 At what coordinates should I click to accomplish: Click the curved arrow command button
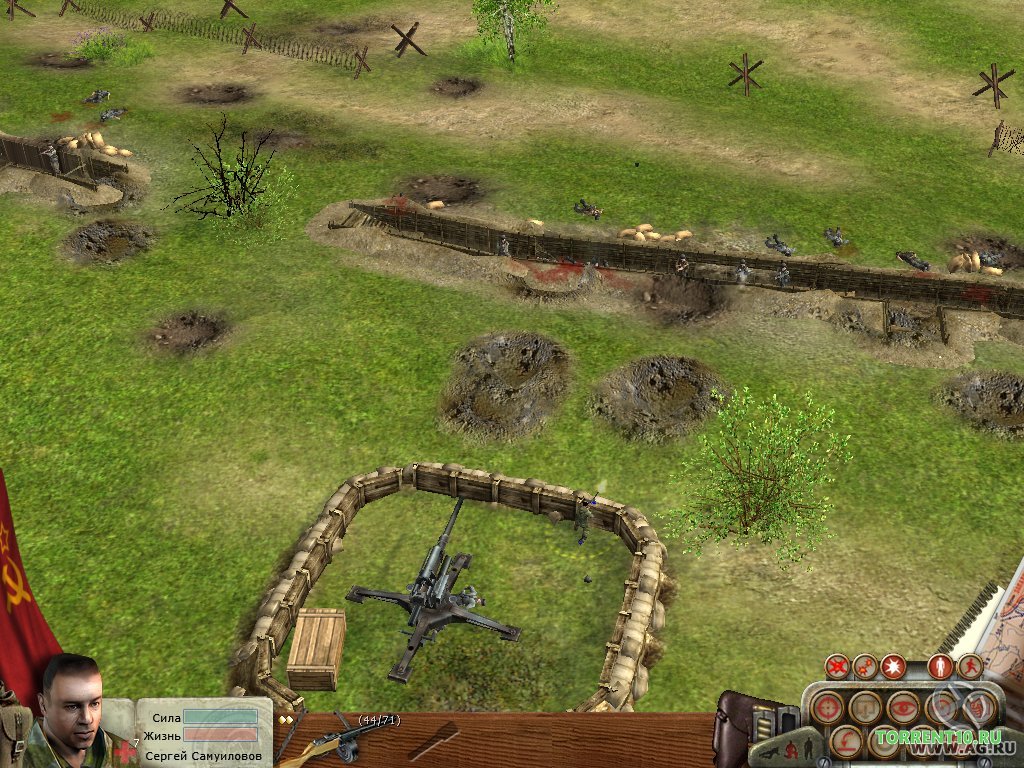[x=847, y=742]
